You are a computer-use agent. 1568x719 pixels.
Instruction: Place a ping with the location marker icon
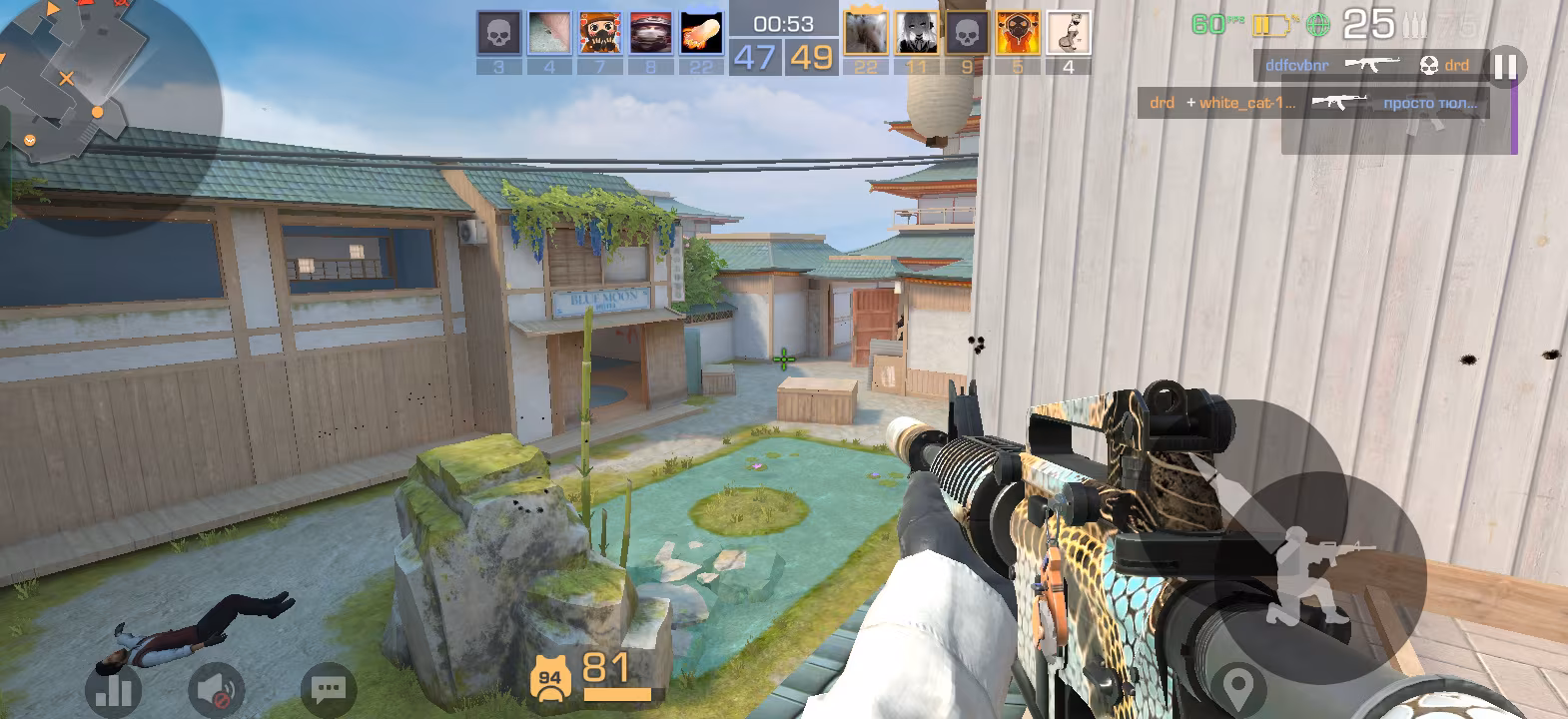coord(1238,688)
